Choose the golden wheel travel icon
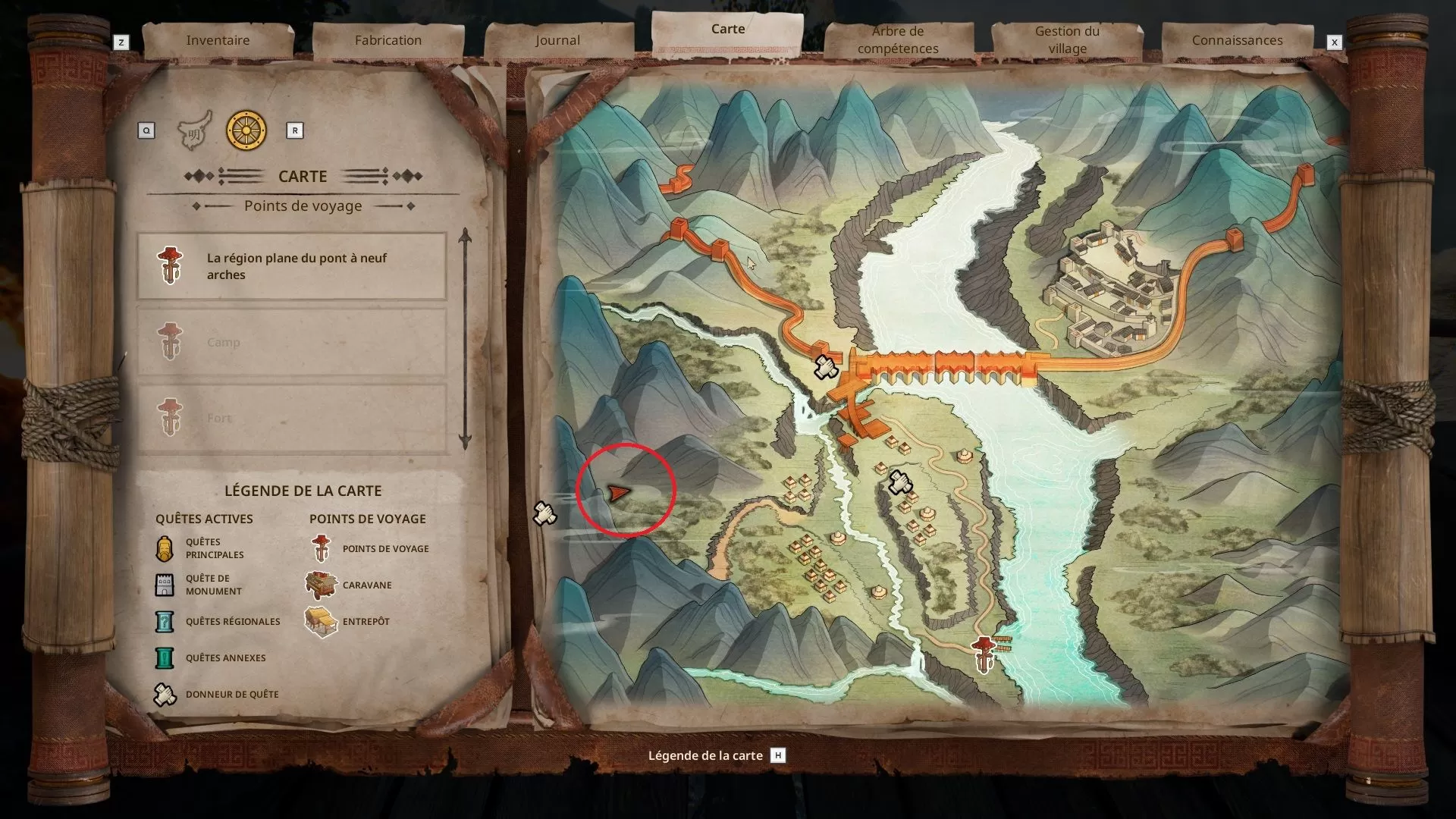The height and width of the screenshot is (819, 1456). (x=246, y=130)
